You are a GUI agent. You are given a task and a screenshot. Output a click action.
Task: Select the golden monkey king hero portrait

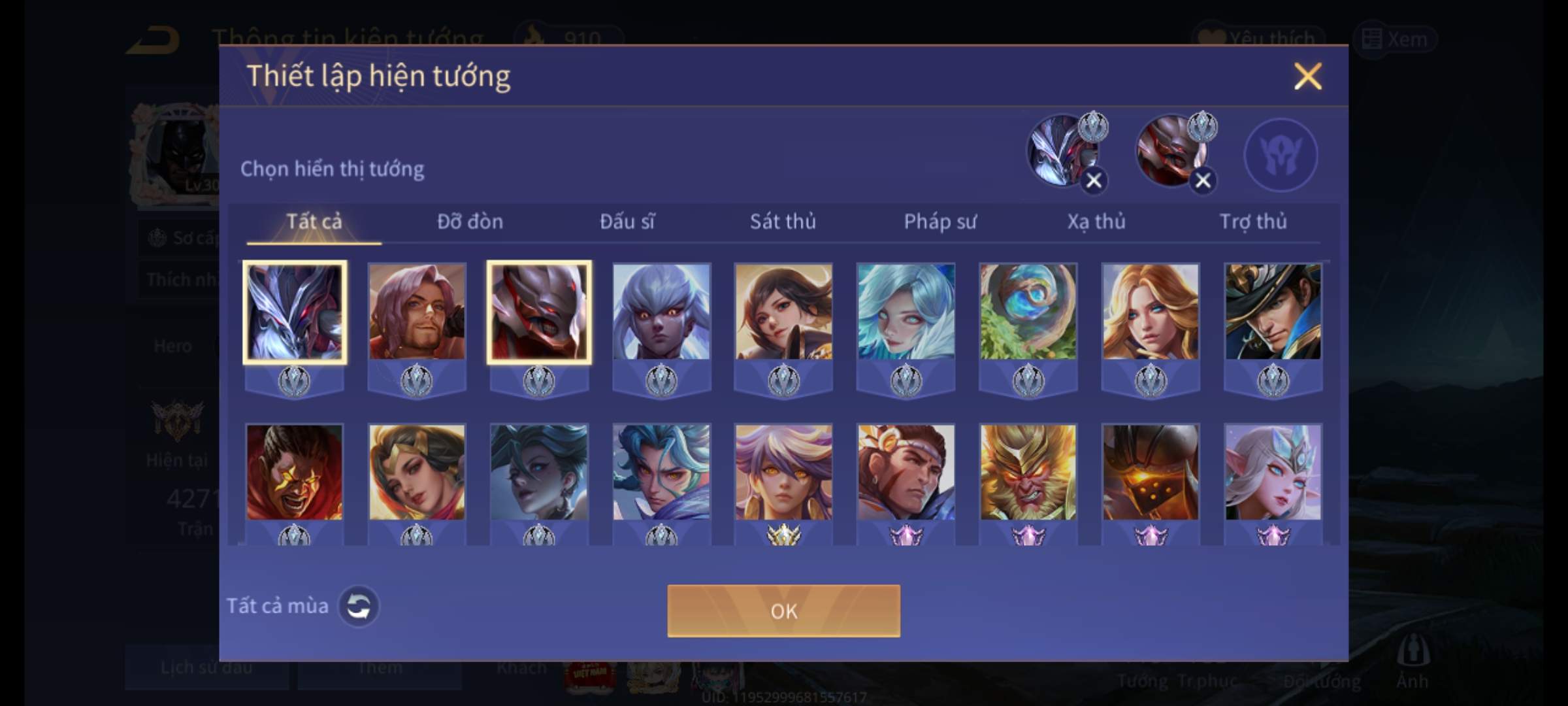[x=1028, y=473]
